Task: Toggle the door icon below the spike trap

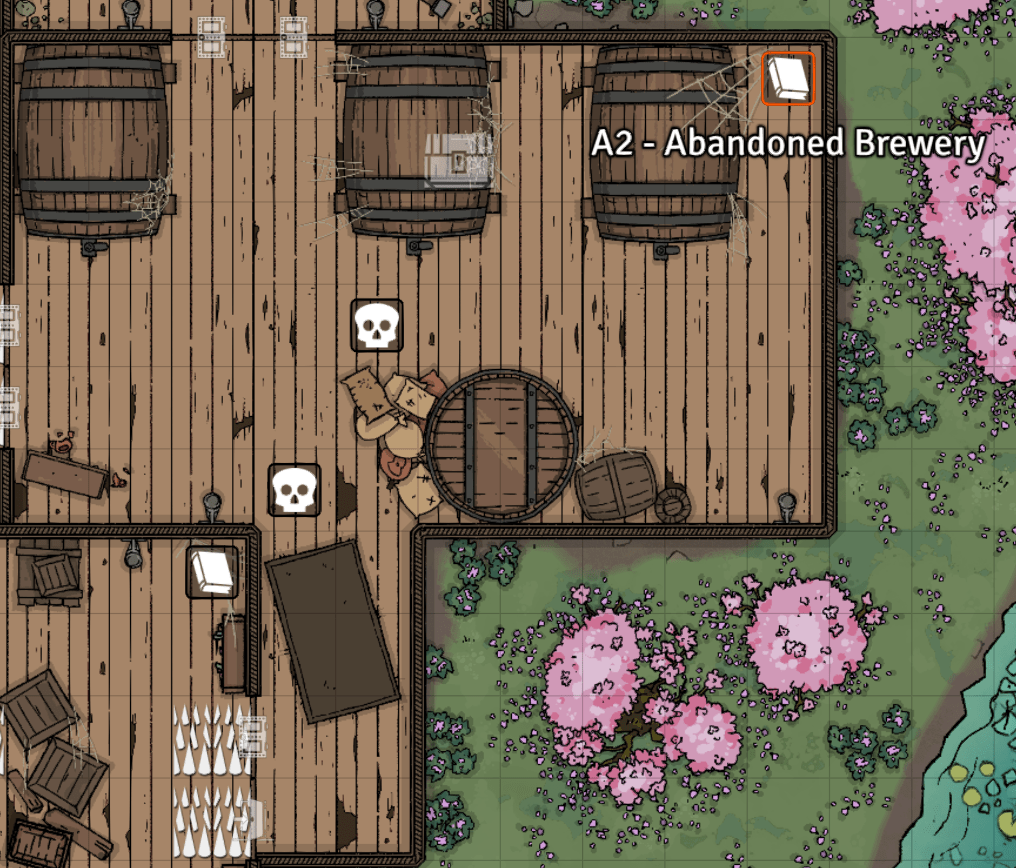Action: pyautogui.click(x=250, y=819)
